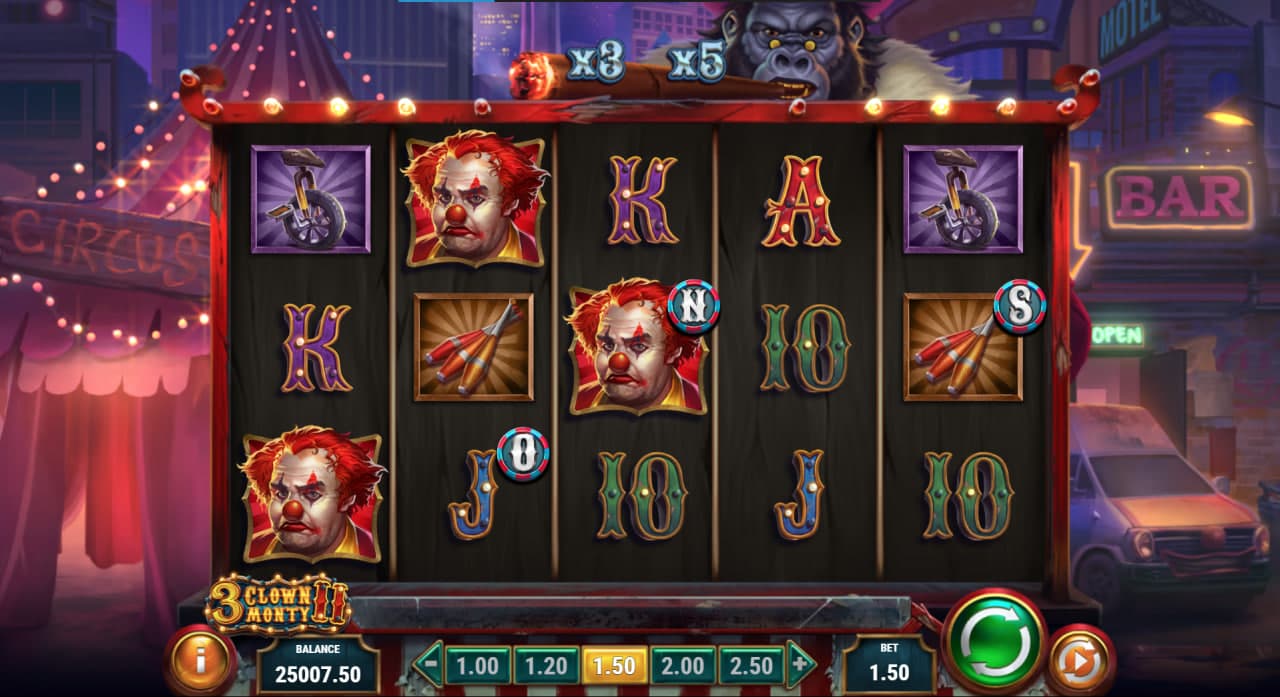Open the game info paytable

point(200,660)
